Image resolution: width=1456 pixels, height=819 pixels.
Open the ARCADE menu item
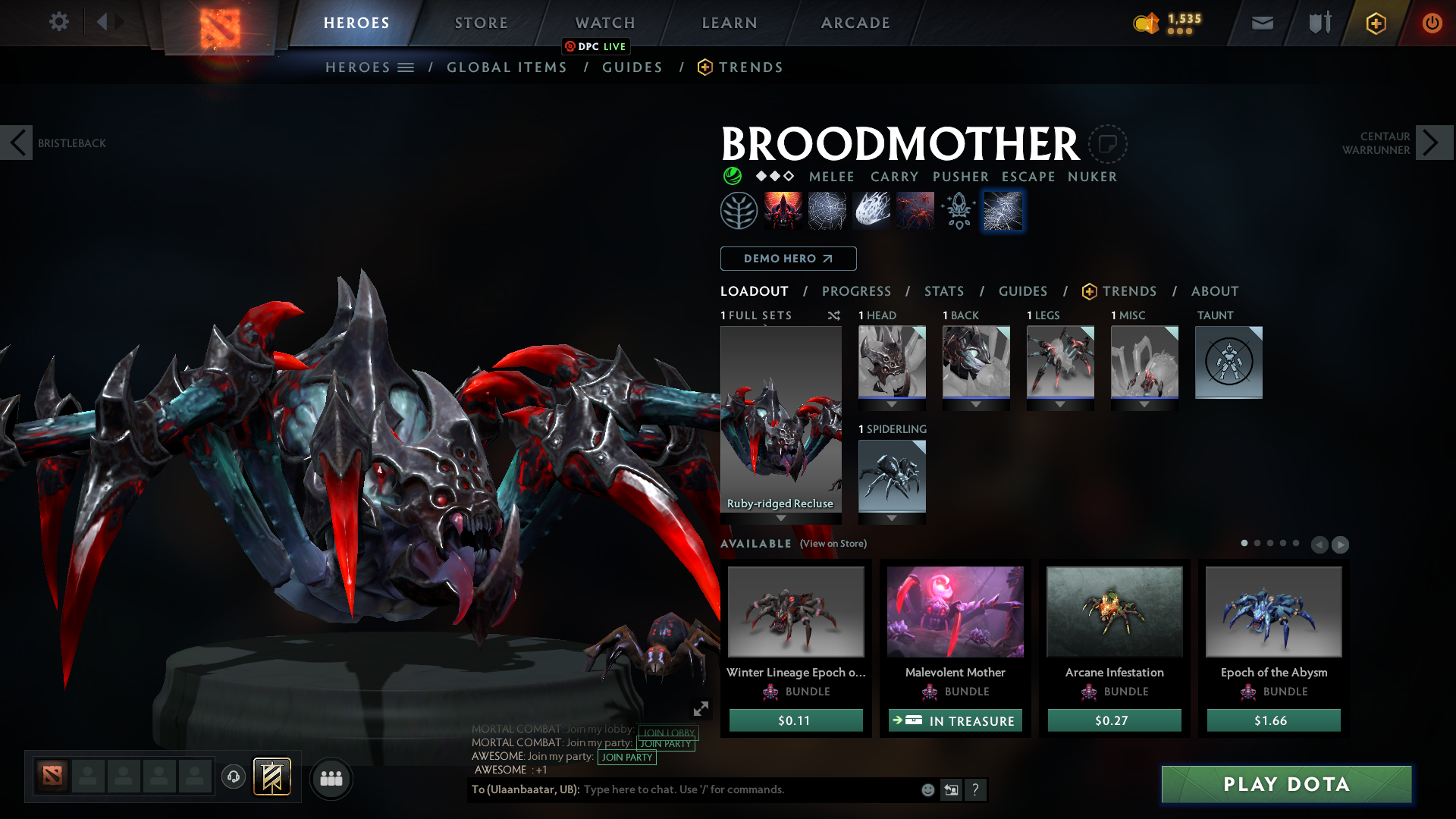click(855, 23)
